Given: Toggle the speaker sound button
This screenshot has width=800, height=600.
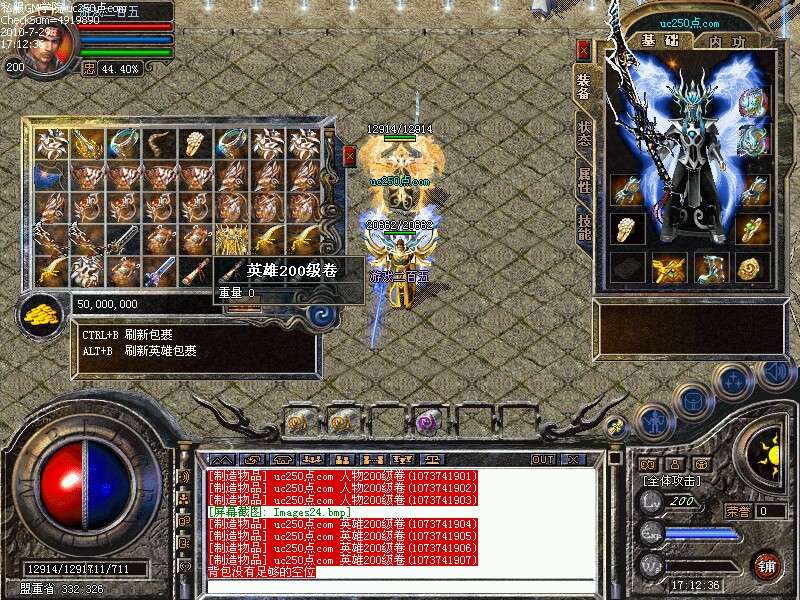Looking at the screenshot, I should tap(772, 373).
